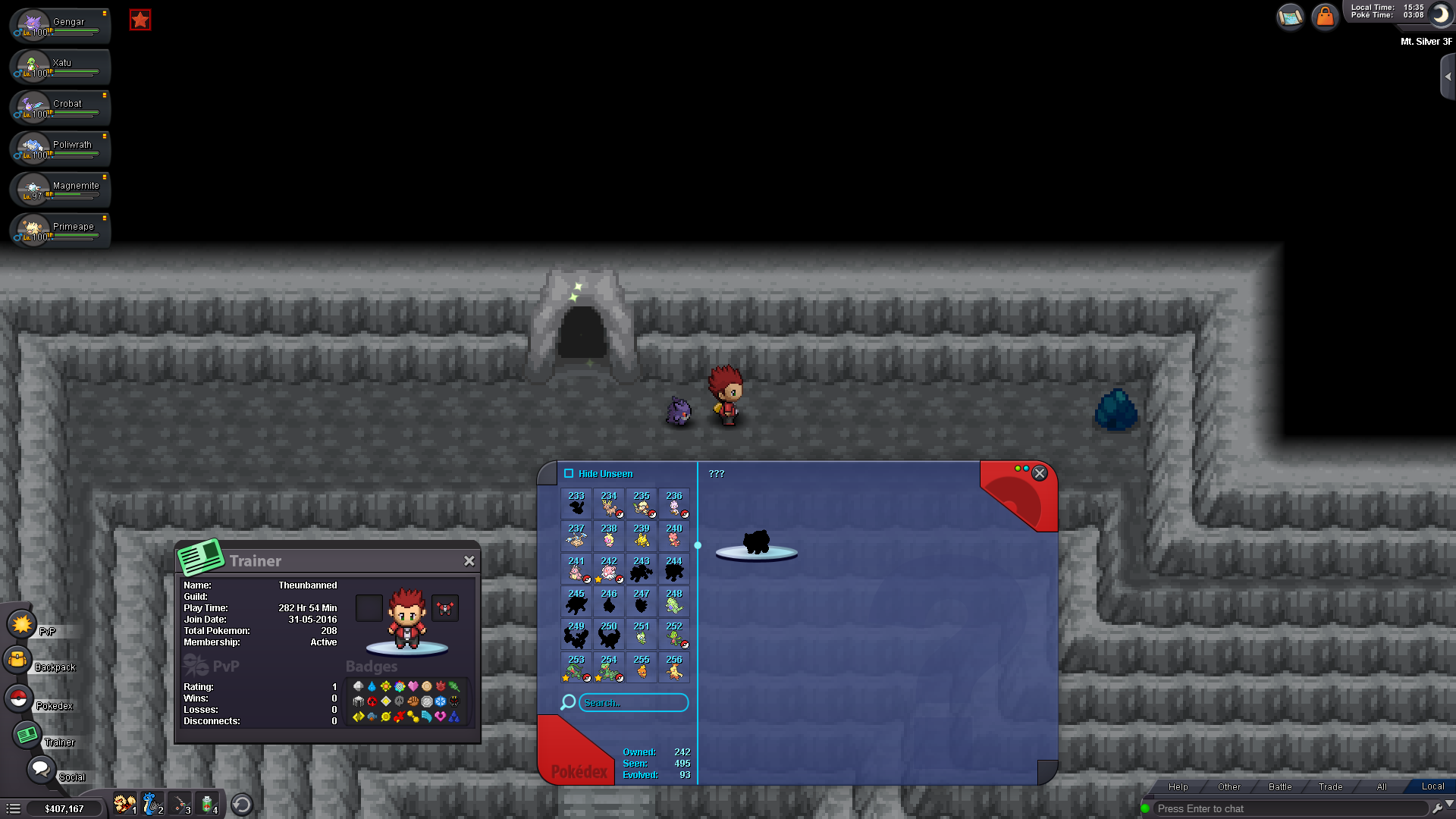Open the world map icon top right
Image resolution: width=1456 pixels, height=819 pixels.
tap(1290, 16)
